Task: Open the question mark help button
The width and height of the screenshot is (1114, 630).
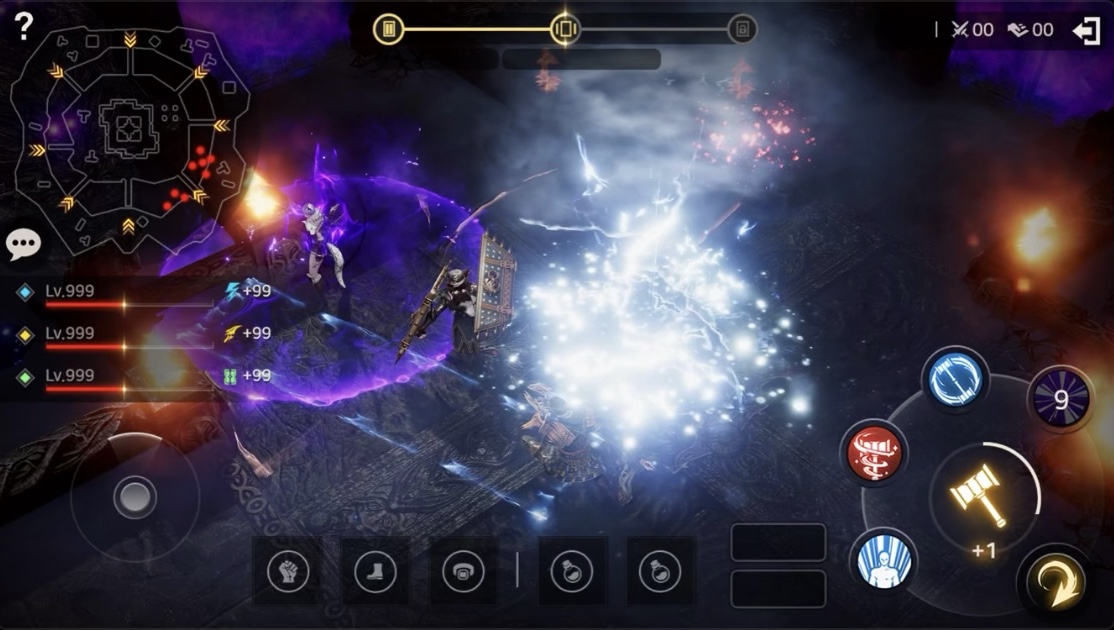Action: [x=24, y=26]
